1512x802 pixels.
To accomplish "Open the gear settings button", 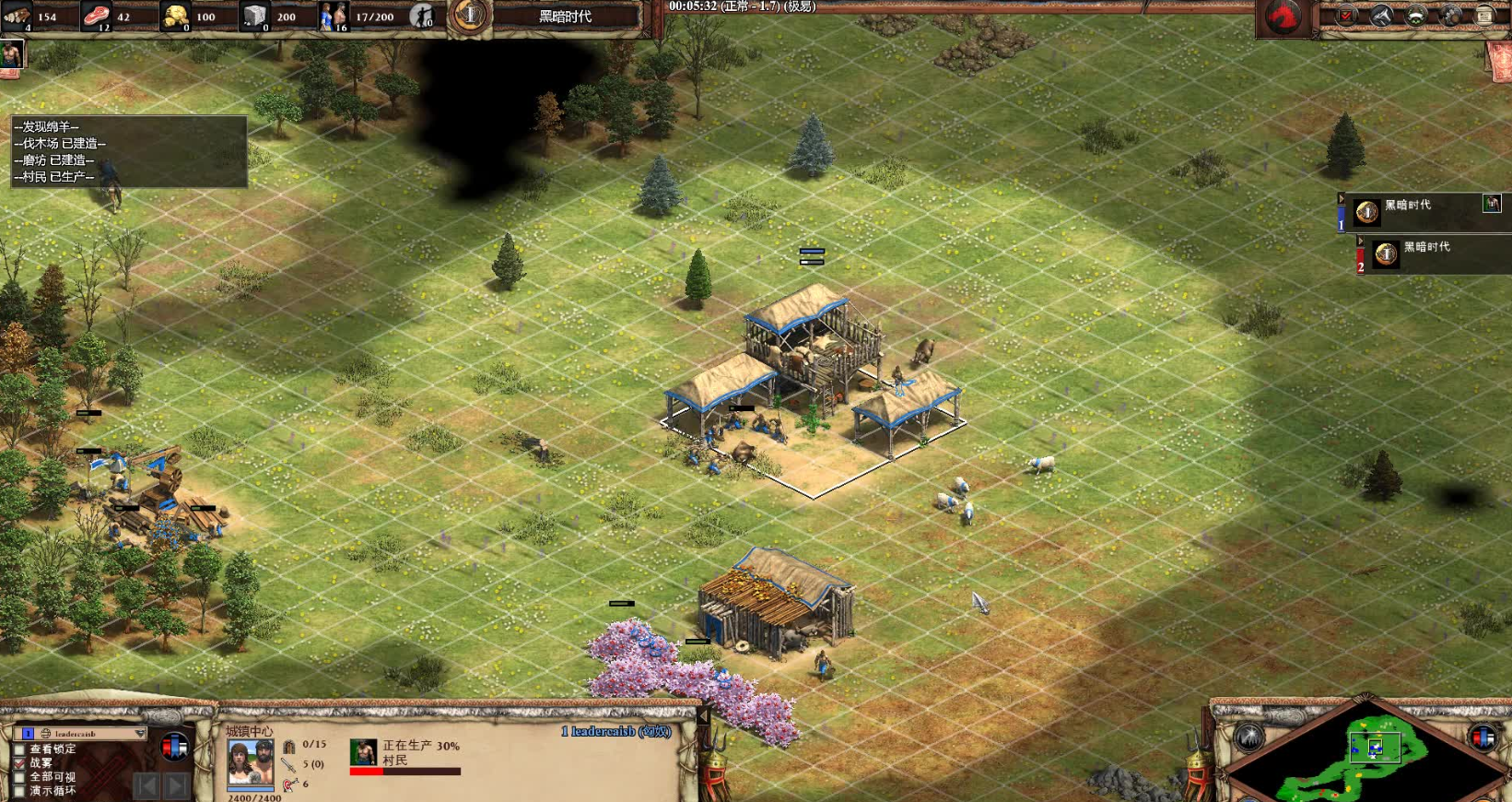I will click(1450, 16).
